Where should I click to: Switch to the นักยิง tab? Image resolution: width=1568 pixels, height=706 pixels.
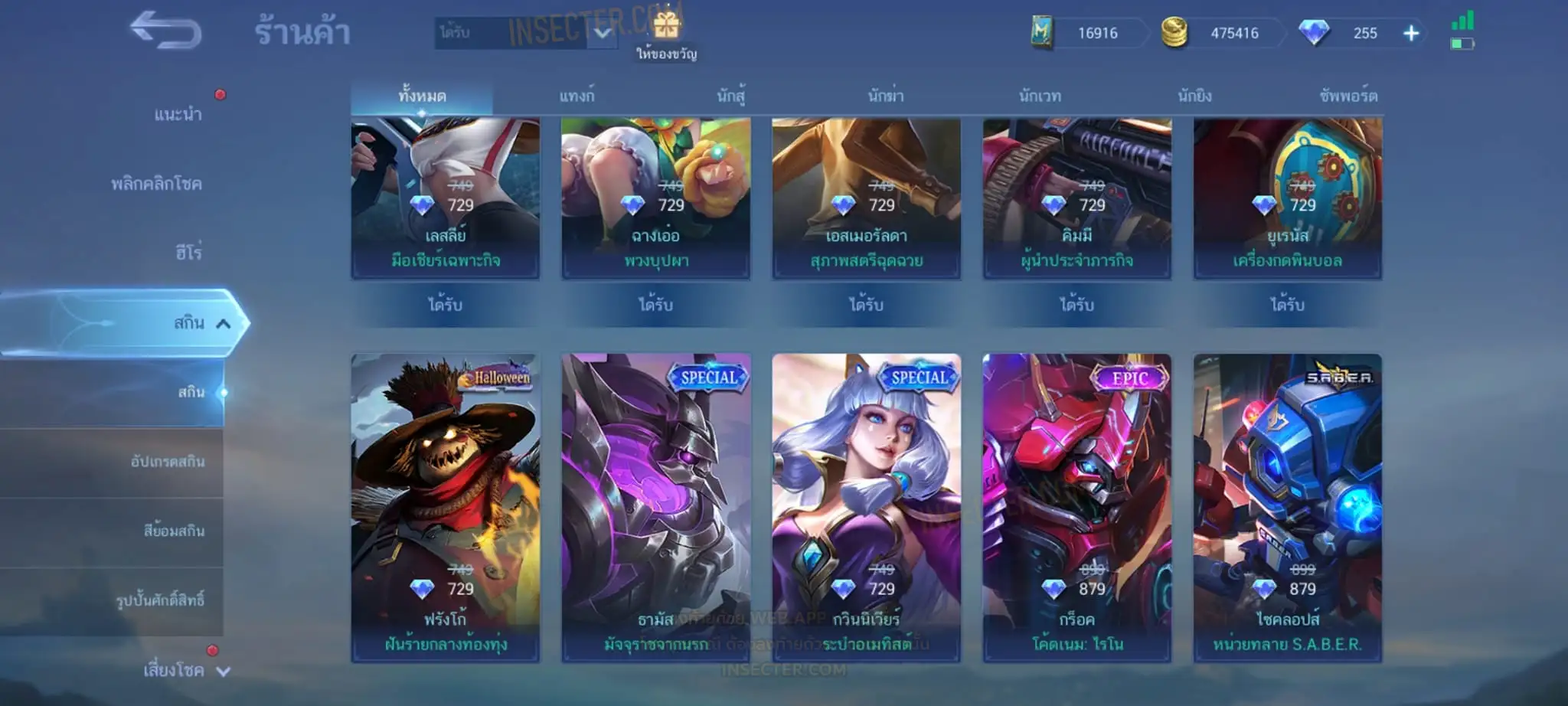pos(1194,96)
